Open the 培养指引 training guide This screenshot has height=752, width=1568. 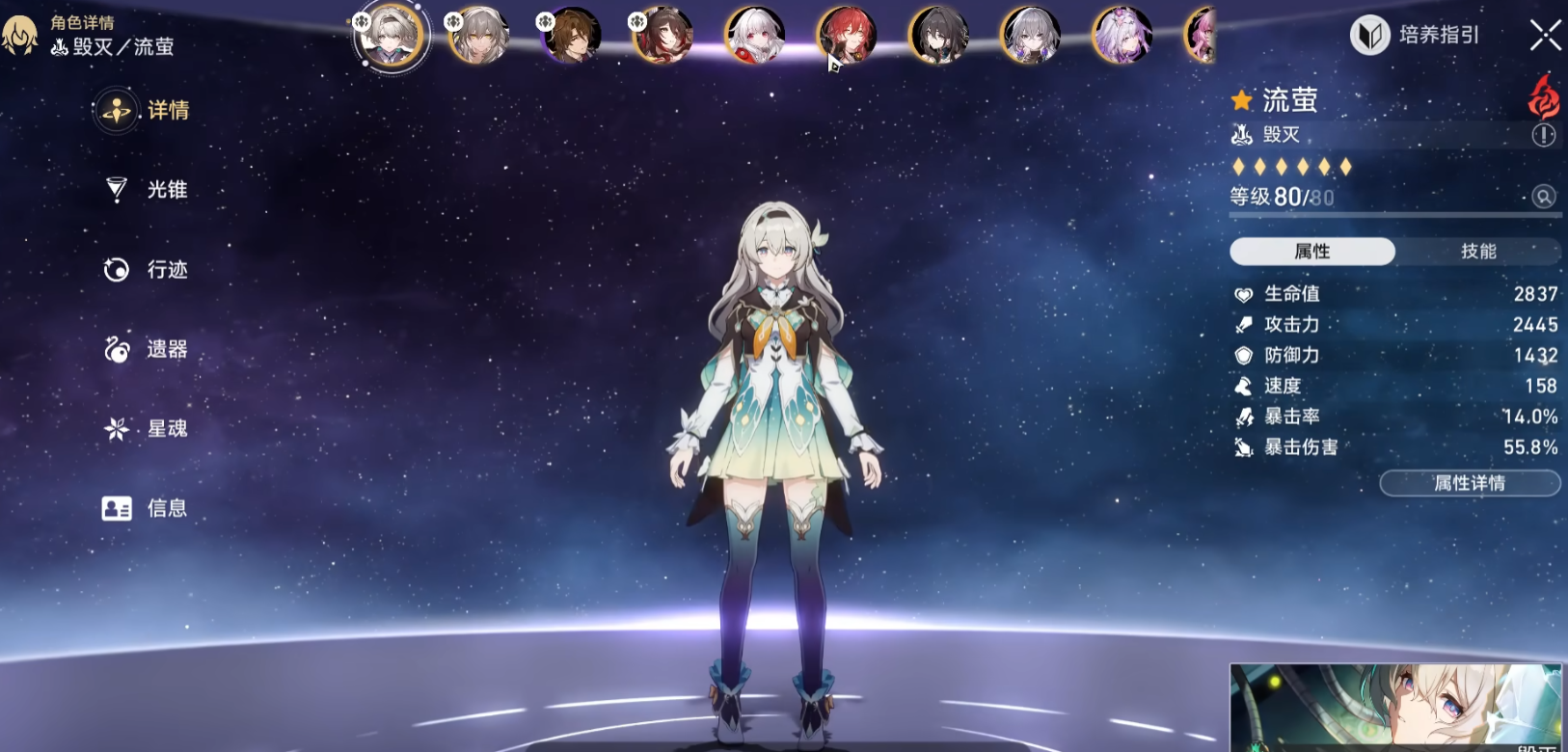click(1416, 36)
